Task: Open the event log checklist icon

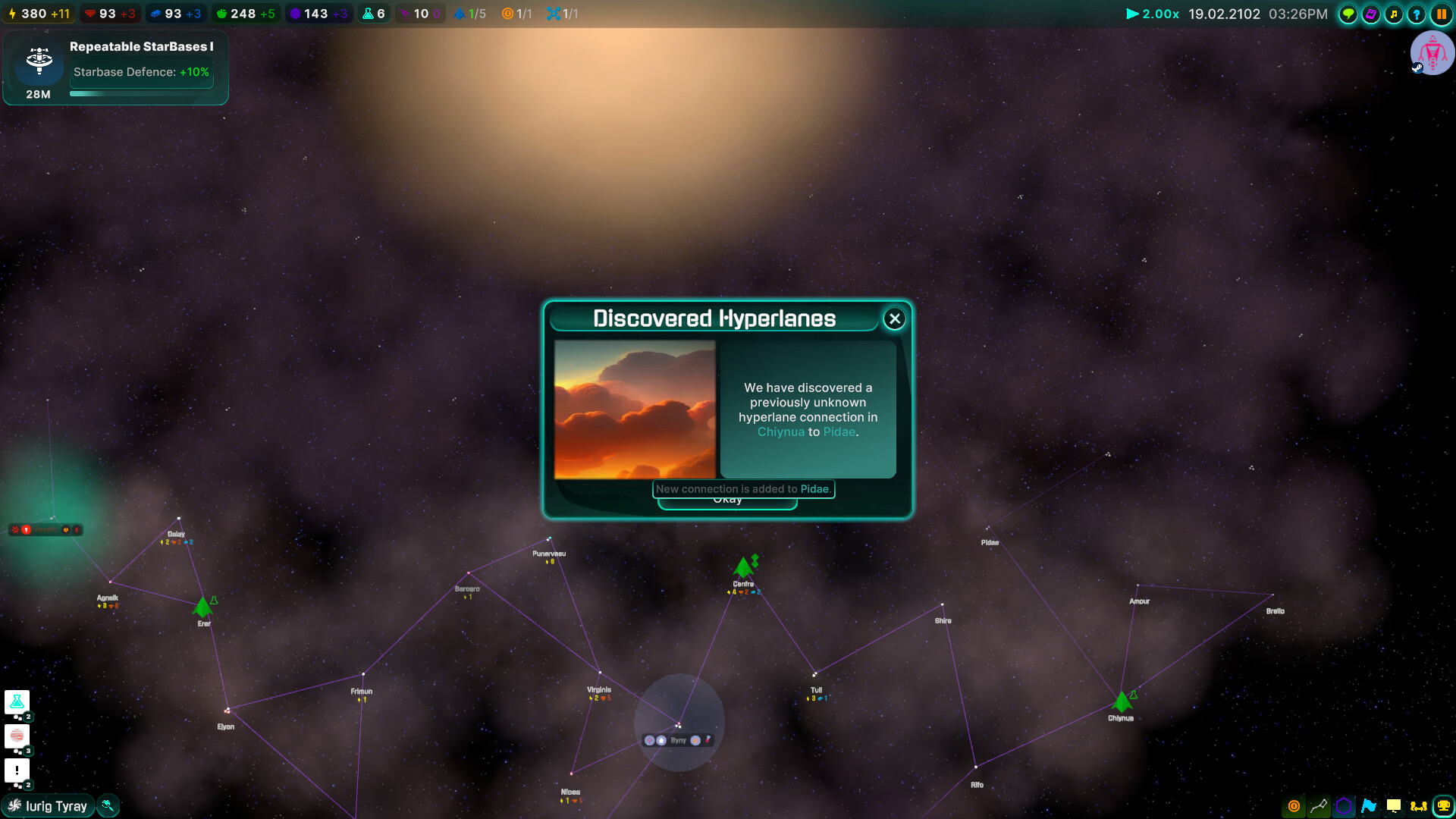Action: [1371, 14]
